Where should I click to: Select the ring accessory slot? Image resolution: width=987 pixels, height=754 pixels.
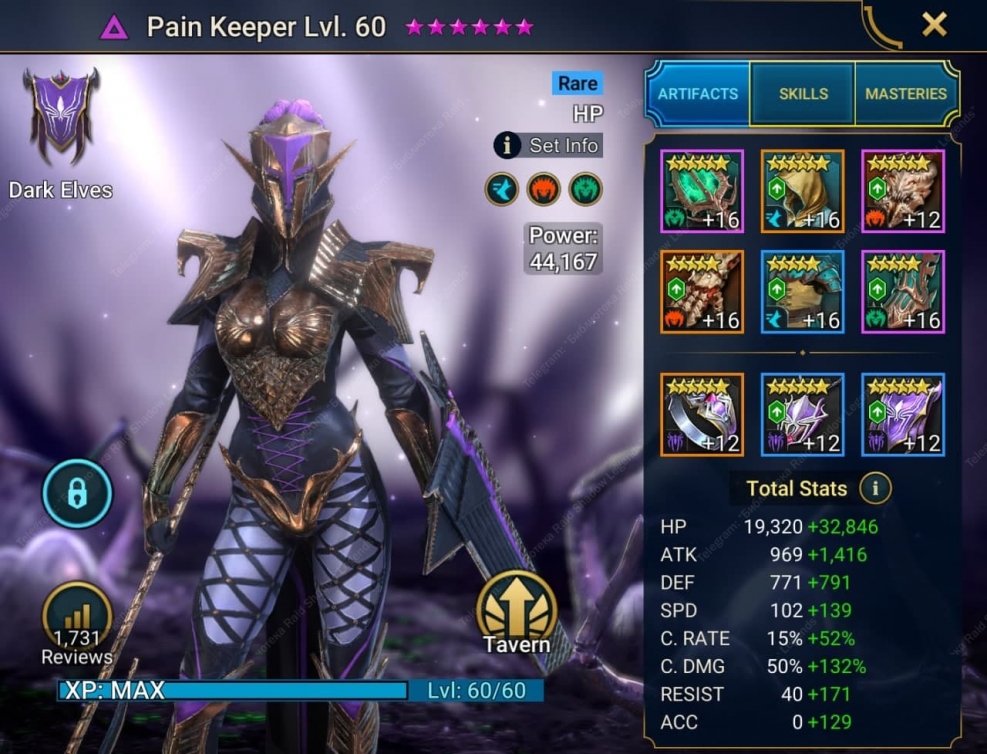click(x=702, y=414)
